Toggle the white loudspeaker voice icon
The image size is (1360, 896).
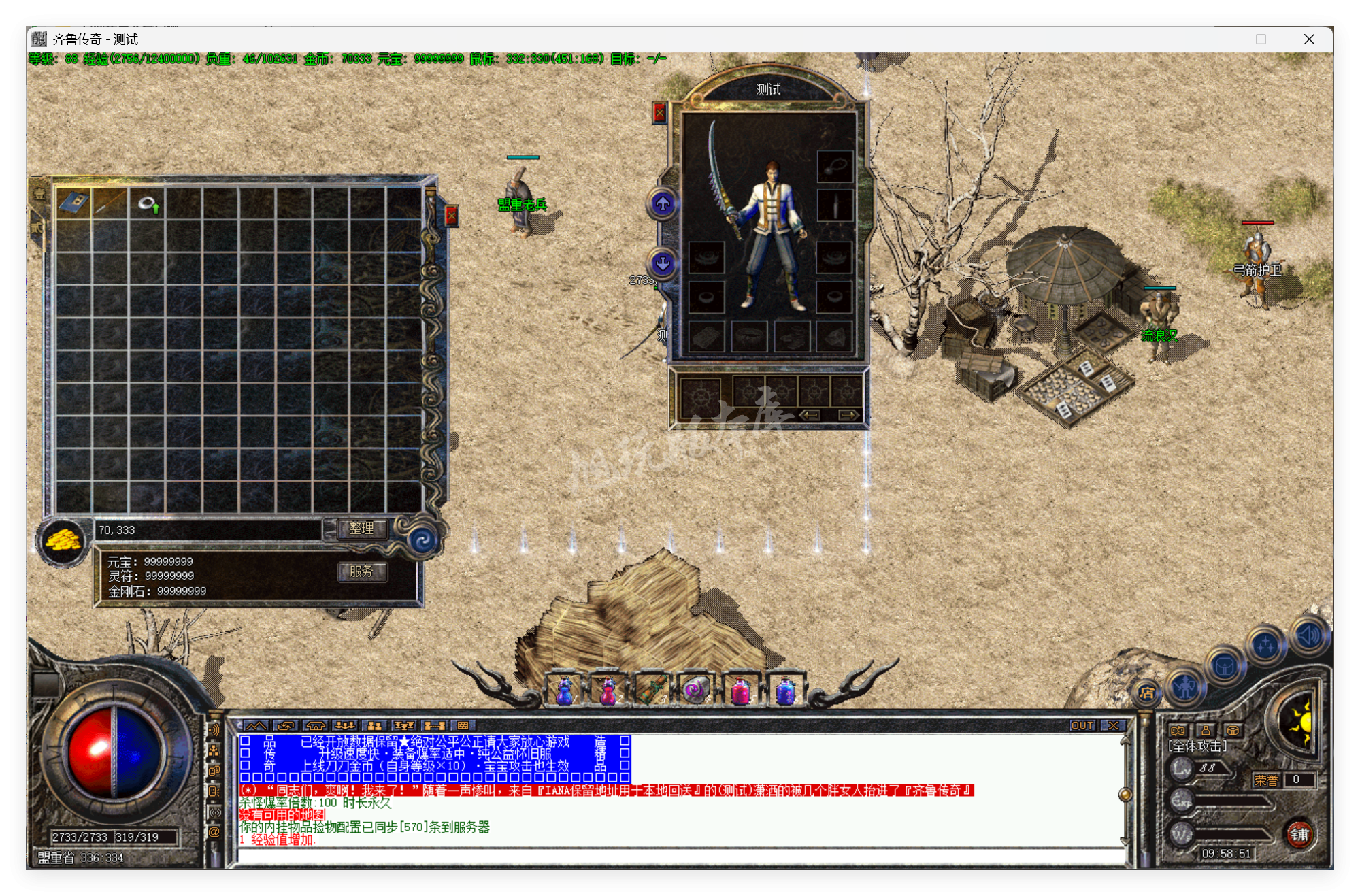214,812
